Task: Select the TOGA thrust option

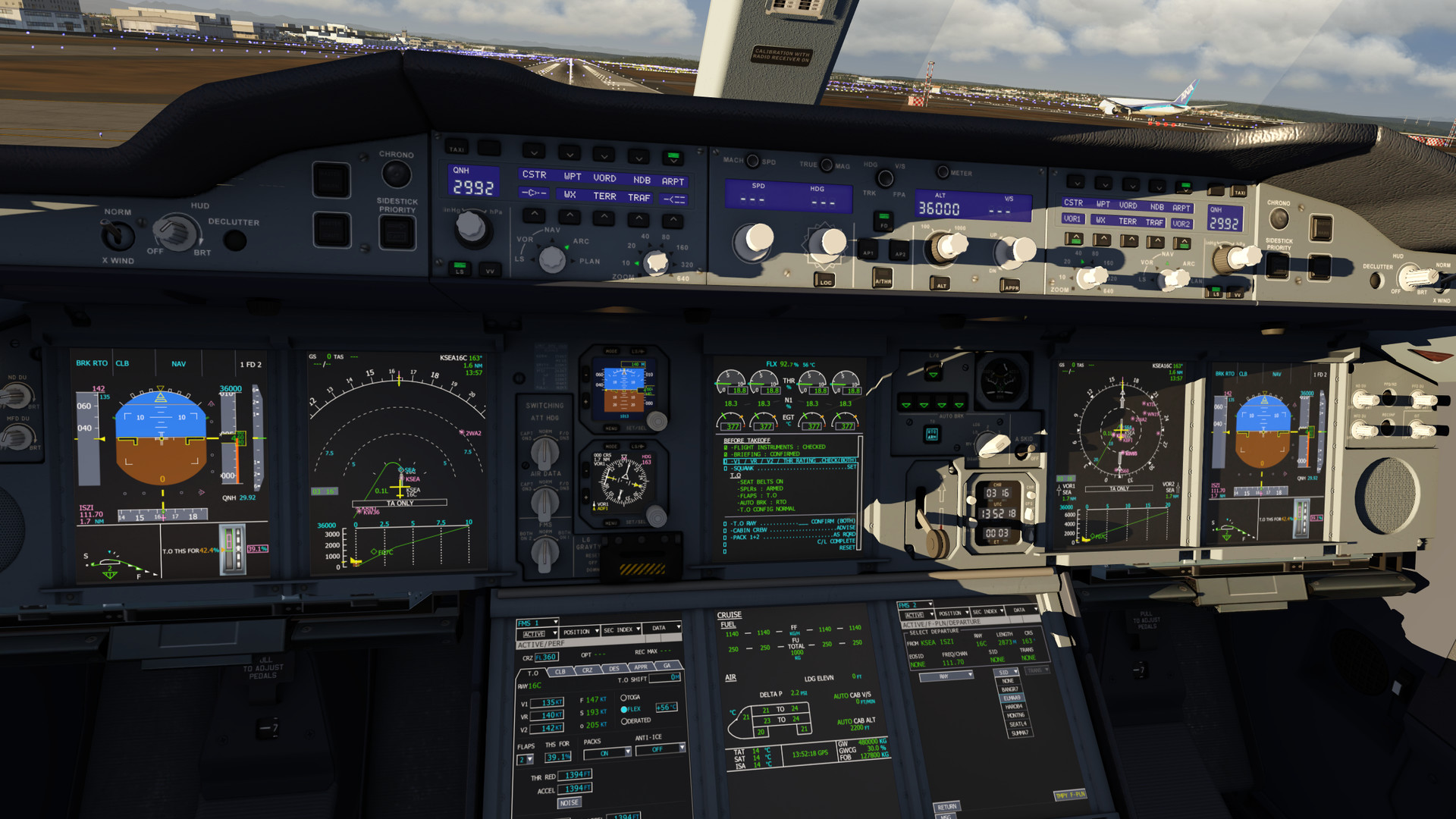Action: click(624, 696)
